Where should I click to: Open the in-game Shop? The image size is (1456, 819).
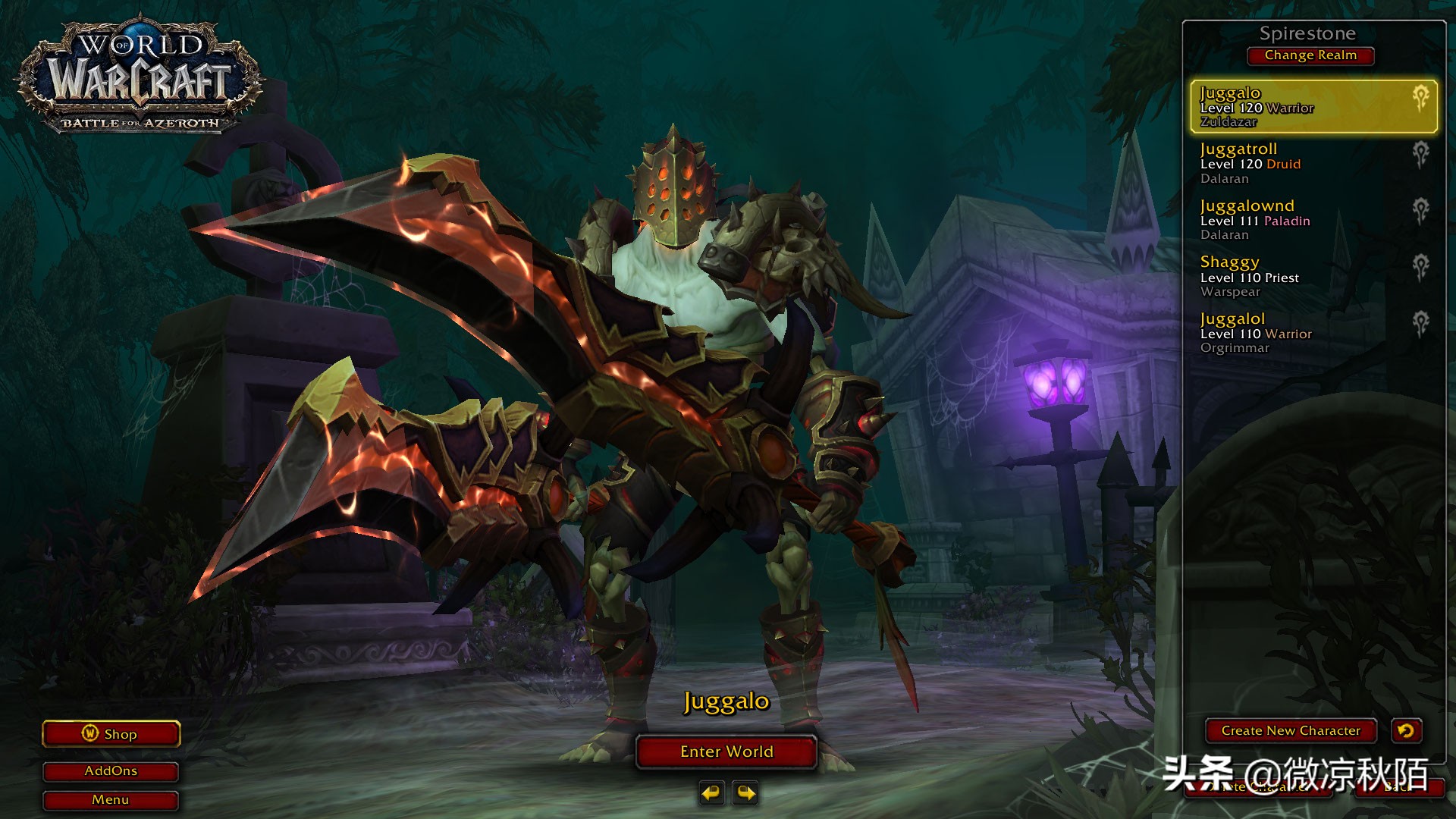[111, 734]
